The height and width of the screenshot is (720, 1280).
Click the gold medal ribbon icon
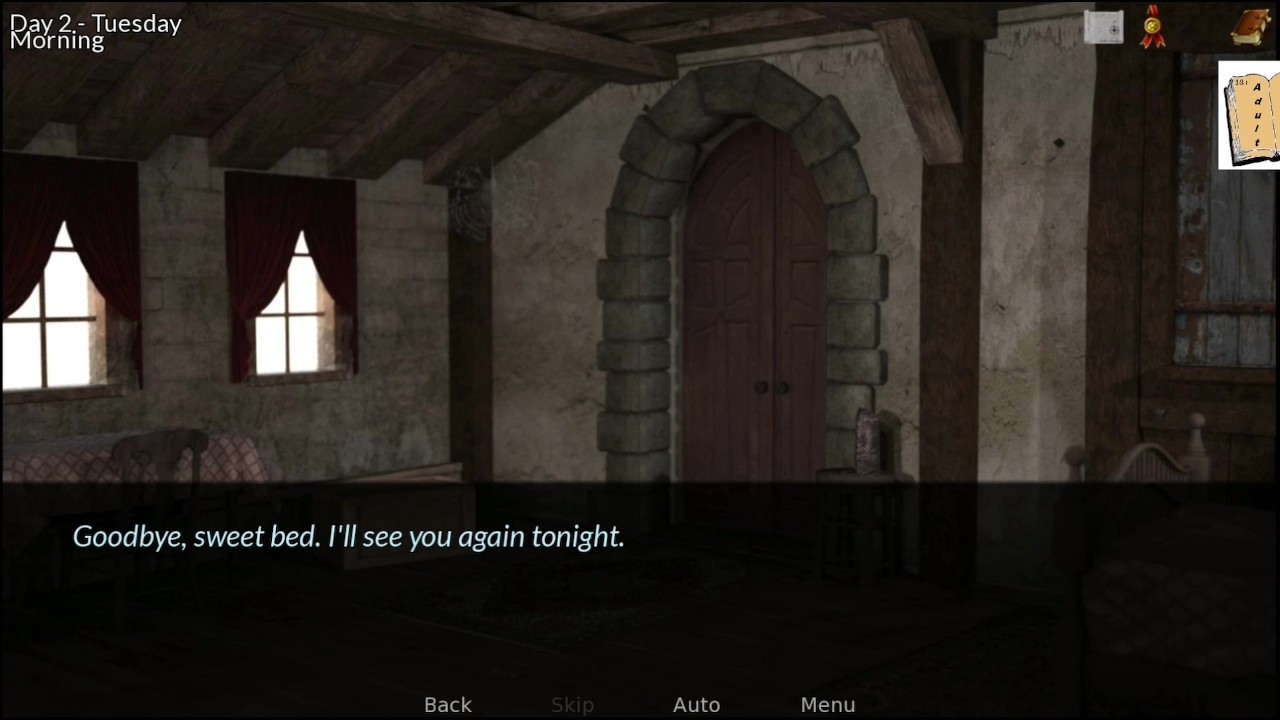[1154, 27]
